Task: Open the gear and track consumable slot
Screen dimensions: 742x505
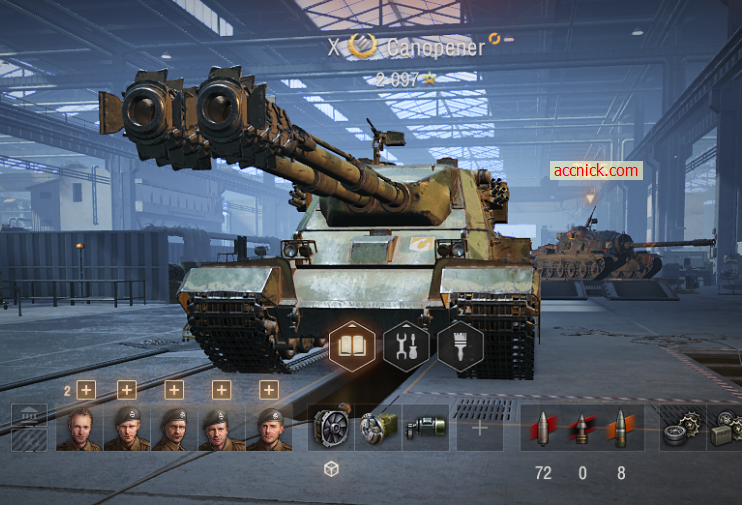Action: [x=682, y=428]
